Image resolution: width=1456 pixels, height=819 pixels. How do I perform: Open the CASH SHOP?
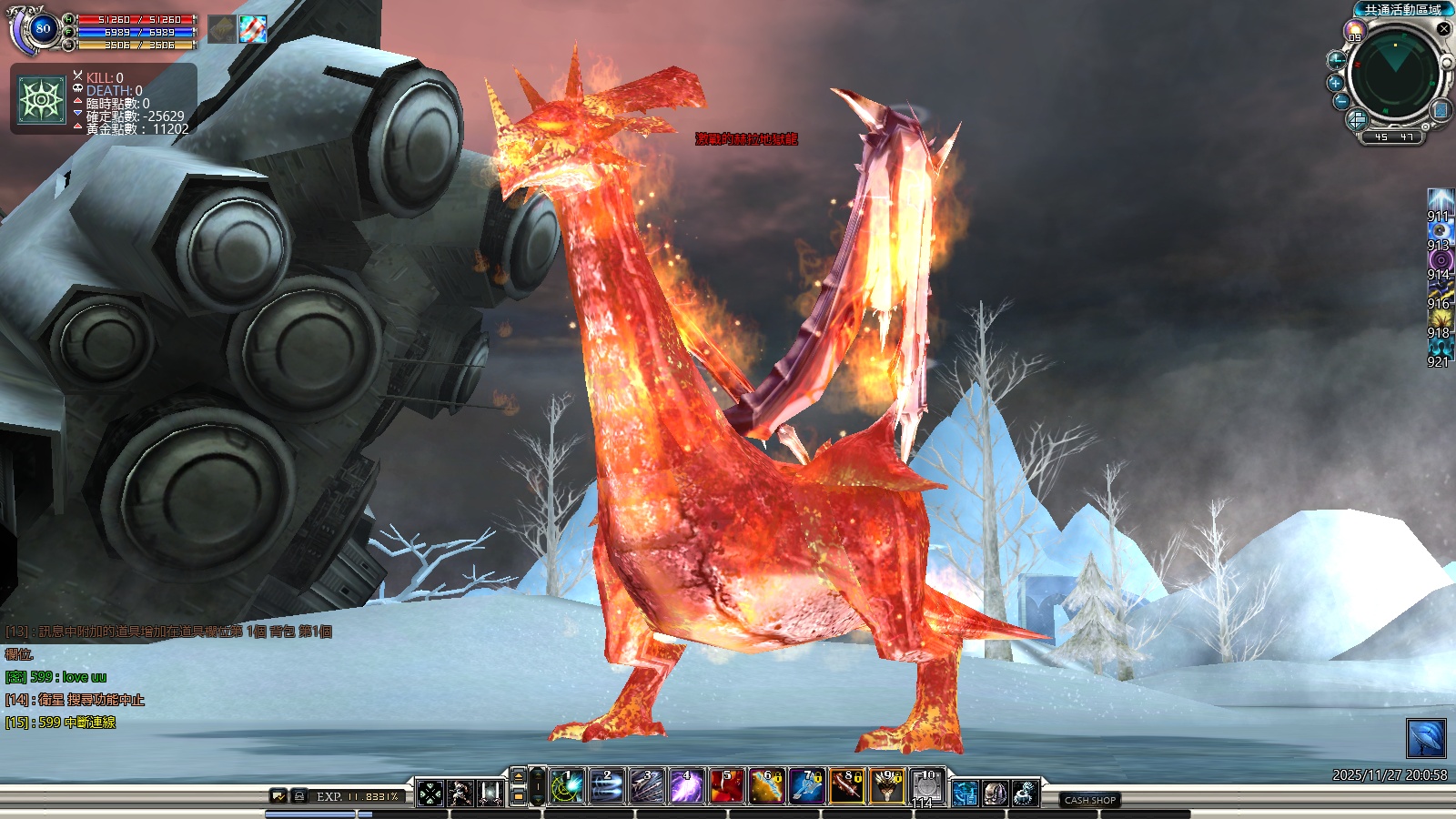1089,800
